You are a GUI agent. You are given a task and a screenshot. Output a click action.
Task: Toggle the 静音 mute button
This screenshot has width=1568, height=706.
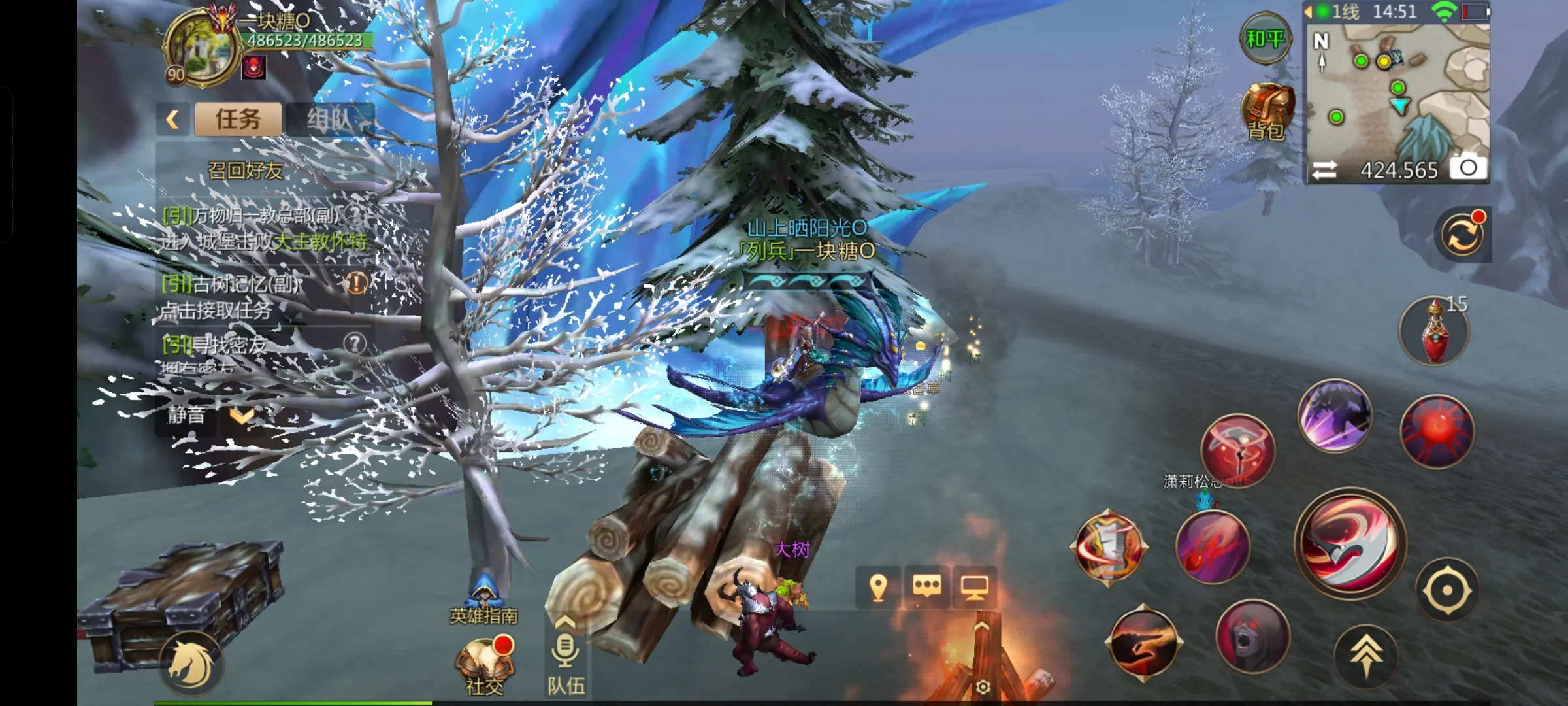coord(186,415)
